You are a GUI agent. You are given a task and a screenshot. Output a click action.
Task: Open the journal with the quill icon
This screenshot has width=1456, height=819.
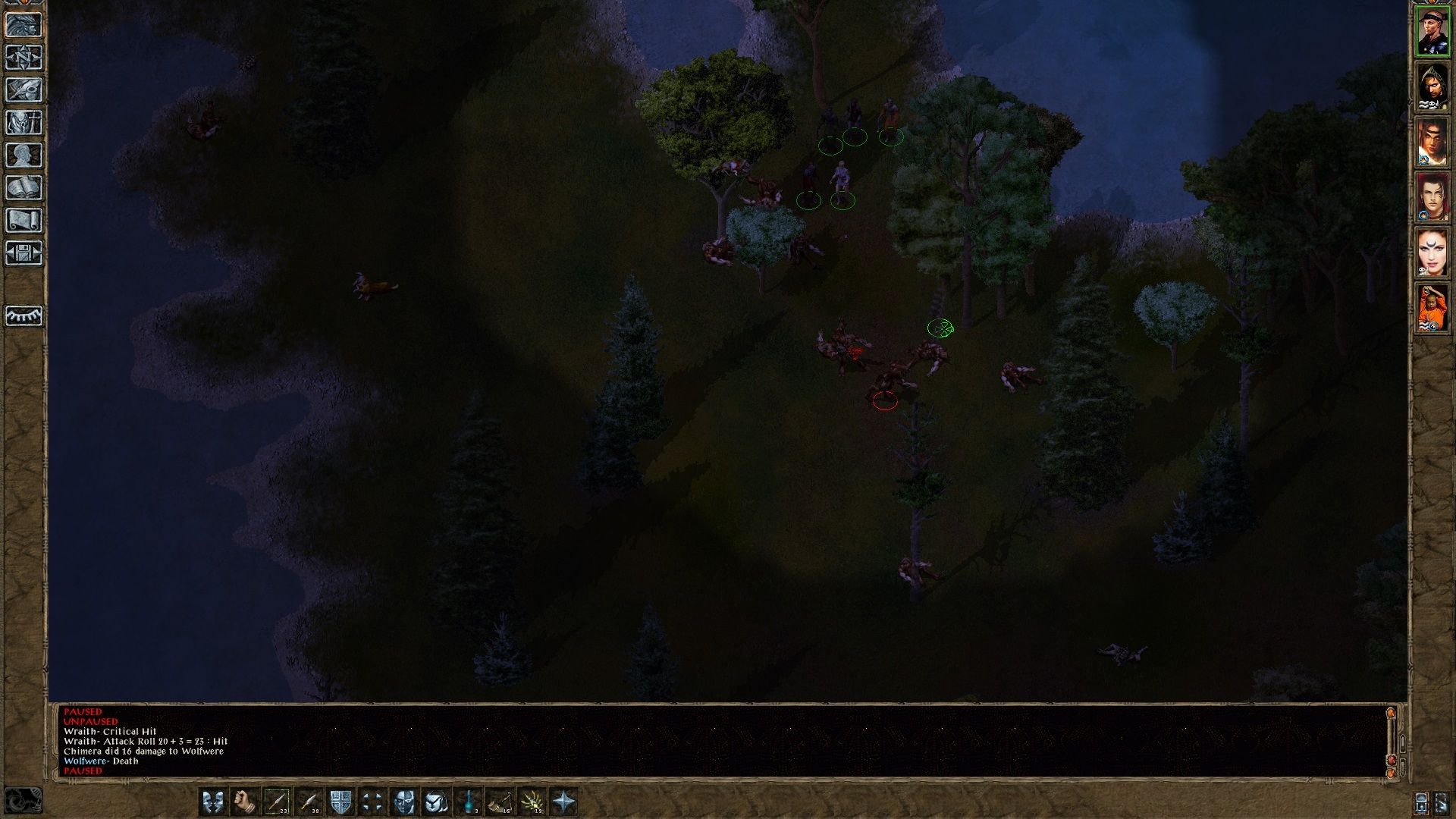coord(24,90)
